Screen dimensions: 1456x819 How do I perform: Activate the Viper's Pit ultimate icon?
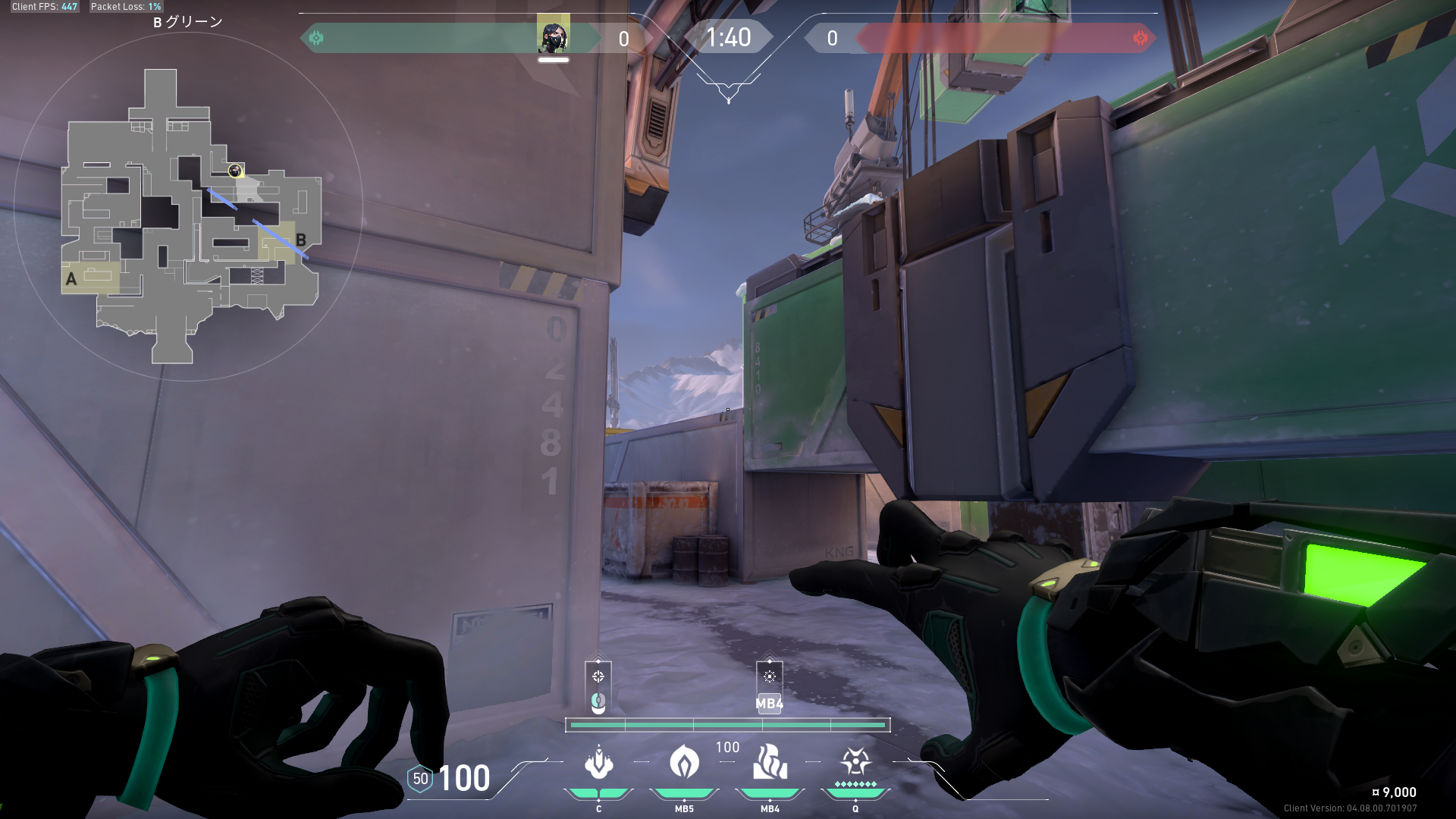click(855, 761)
